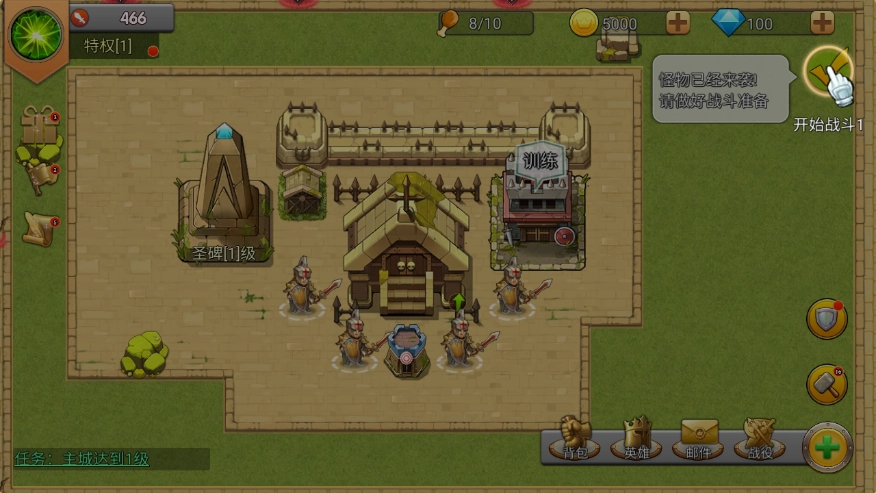Click the 任务 quest tracker link
Viewport: 876px width, 493px height.
[x=82, y=459]
